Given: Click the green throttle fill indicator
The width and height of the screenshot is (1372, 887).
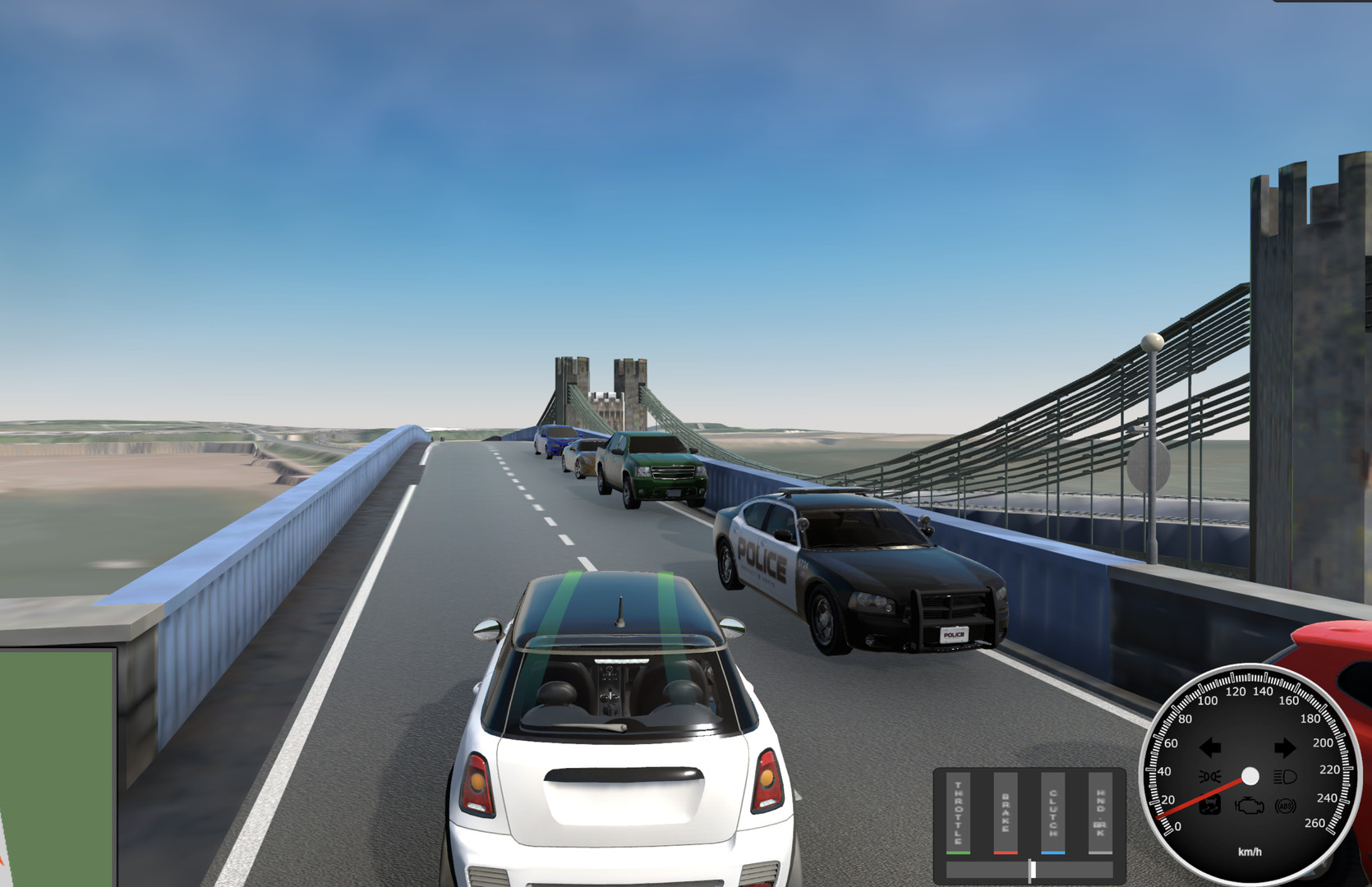Looking at the screenshot, I should [959, 853].
